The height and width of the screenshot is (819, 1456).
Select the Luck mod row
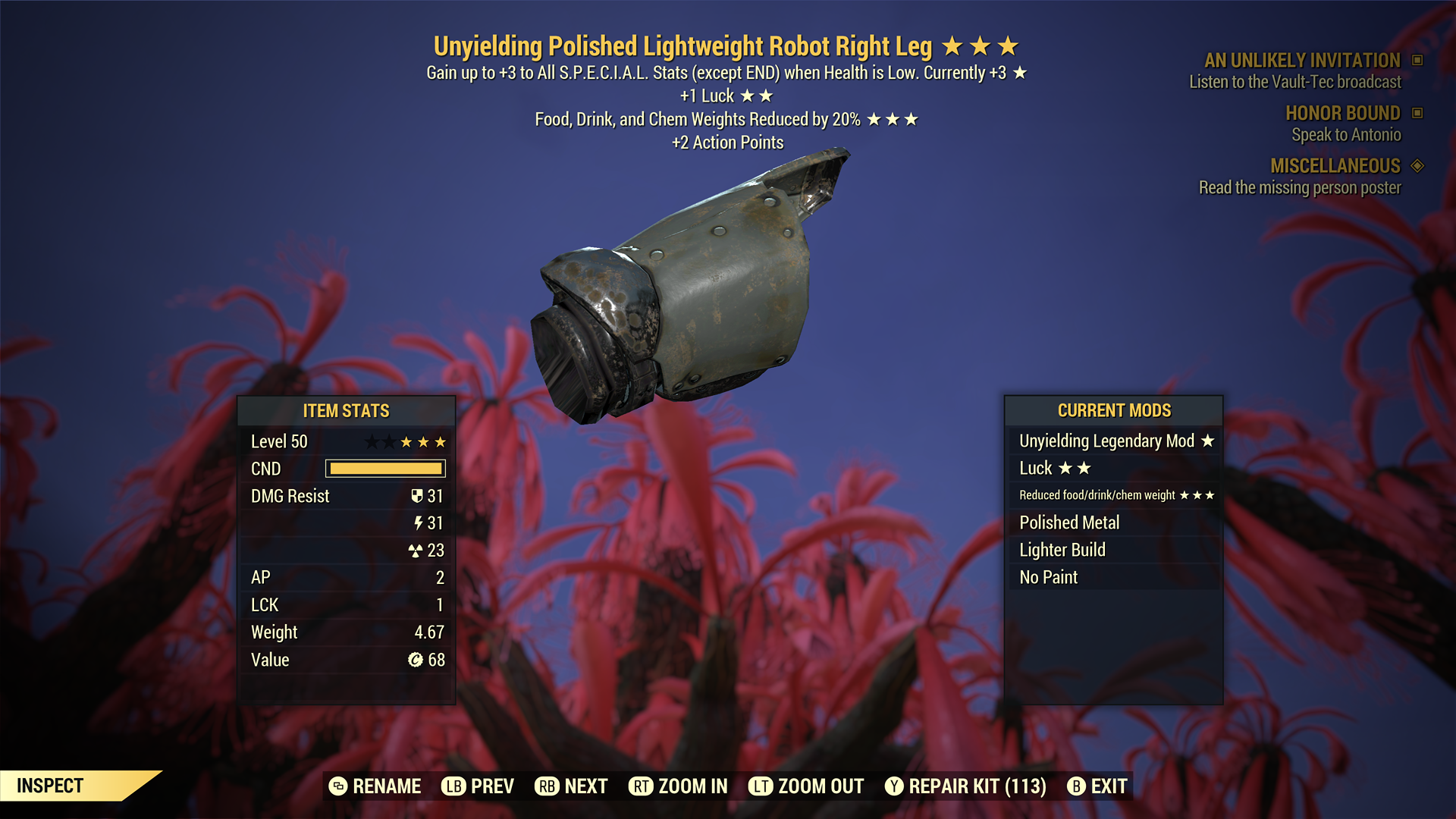pos(1114,468)
